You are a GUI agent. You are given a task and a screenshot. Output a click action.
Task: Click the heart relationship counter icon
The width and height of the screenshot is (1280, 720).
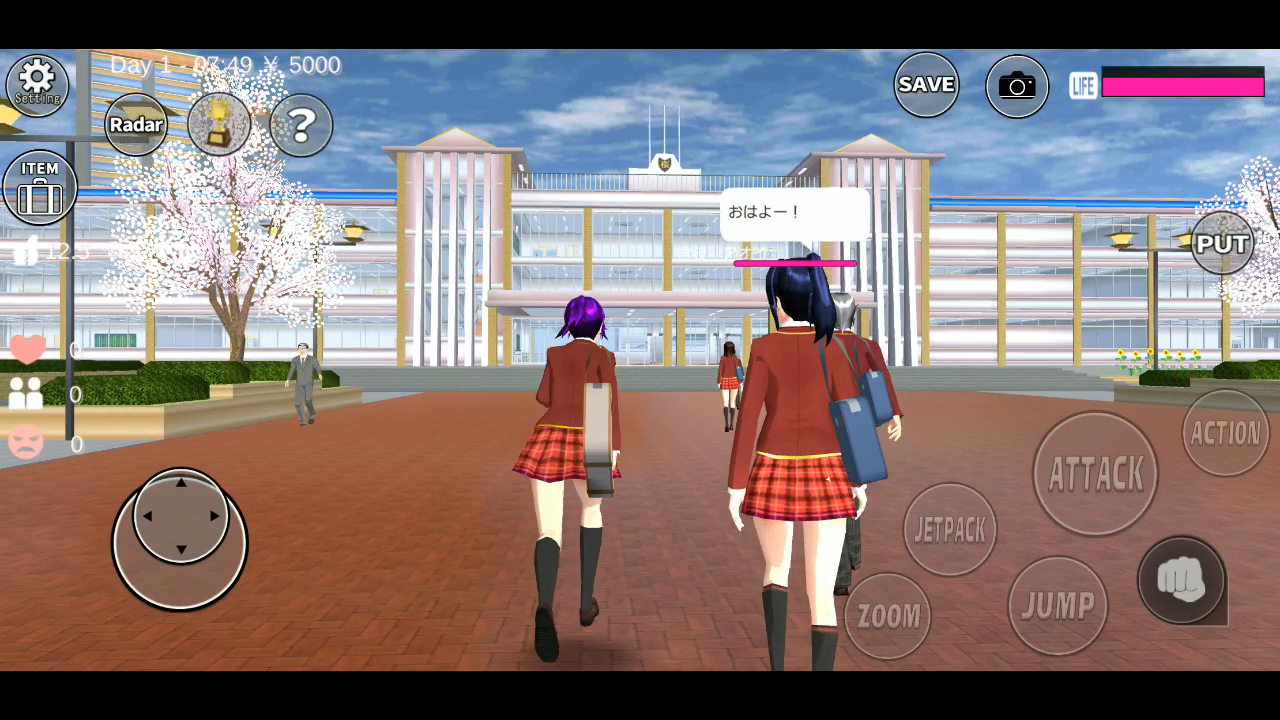pos(25,347)
